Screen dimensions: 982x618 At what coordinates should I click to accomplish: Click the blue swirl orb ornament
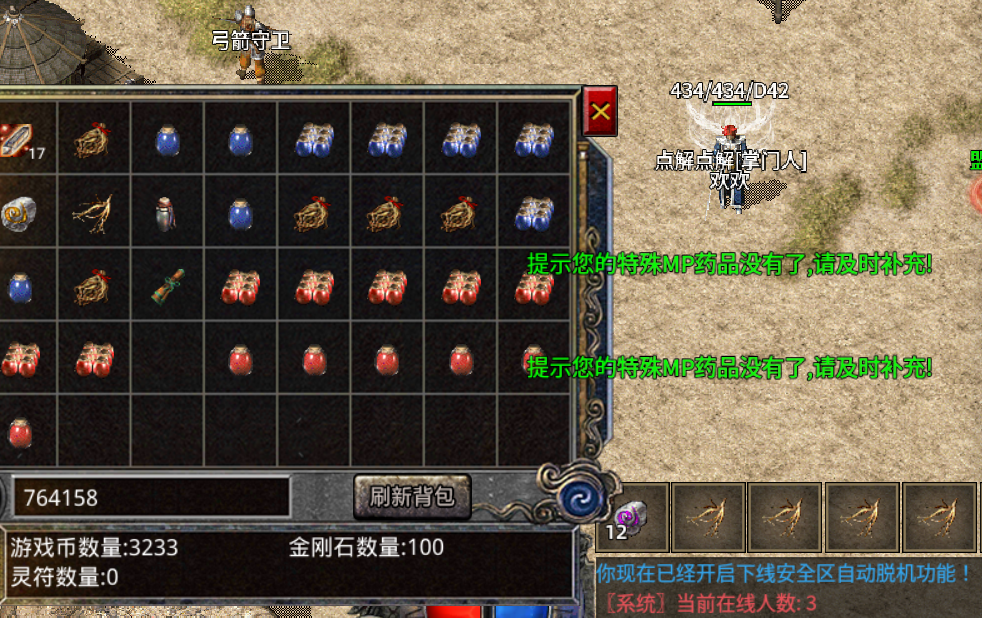576,497
